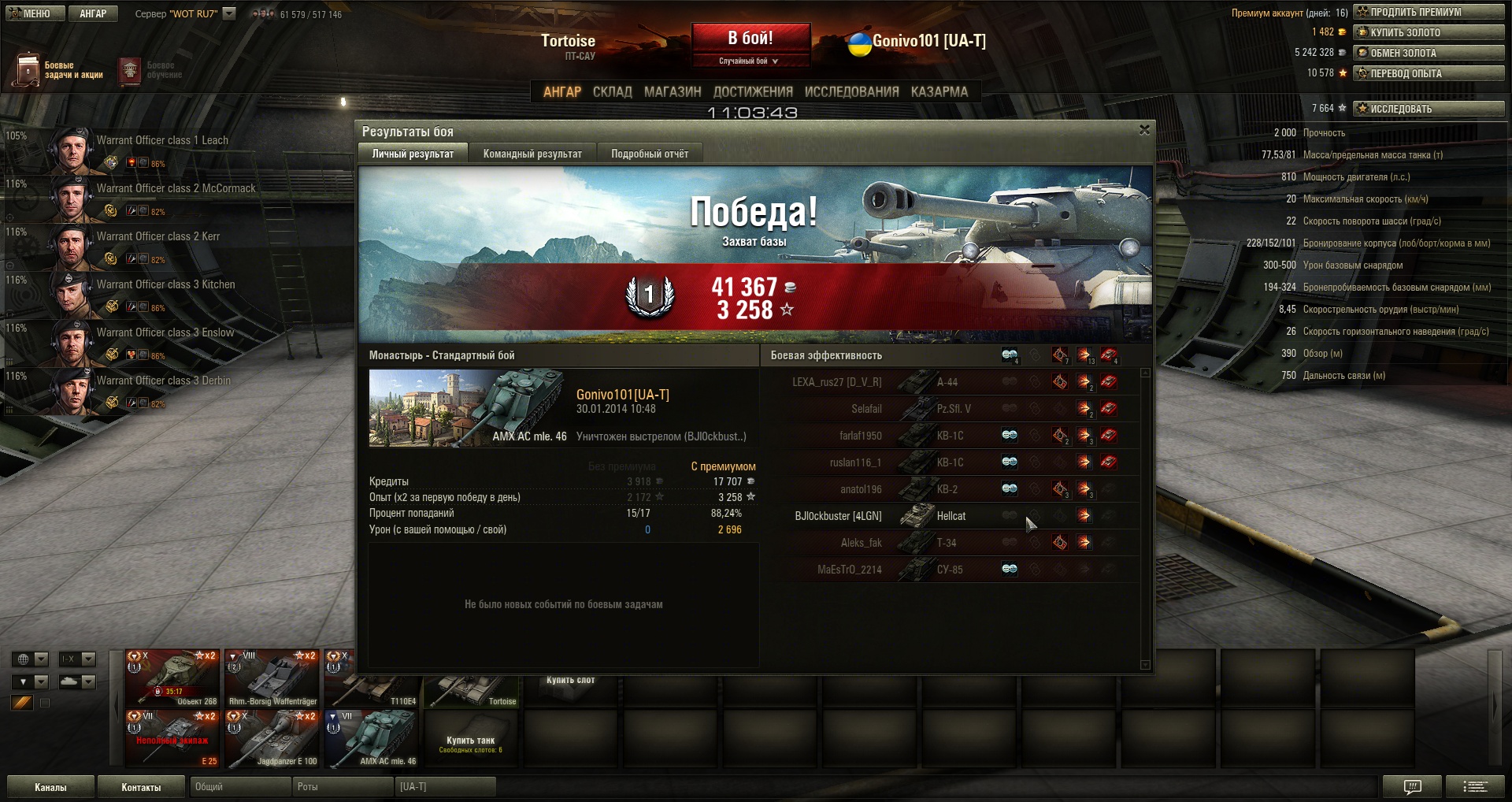Choose the Rhm.-Borsig Waffenträger tank
Screen dimensions: 1512x802
(272, 678)
